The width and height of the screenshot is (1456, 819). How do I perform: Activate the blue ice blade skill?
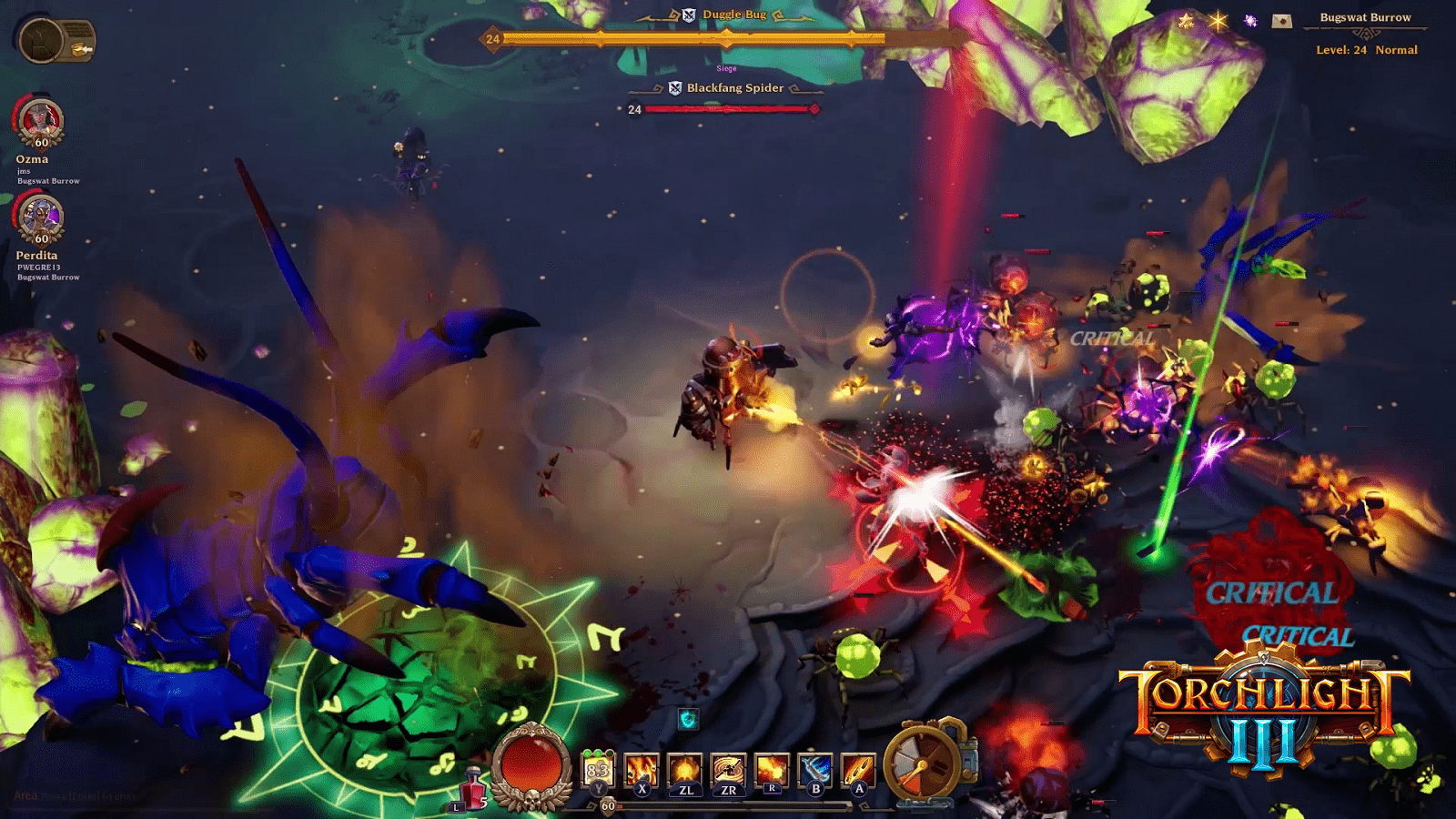(815, 770)
